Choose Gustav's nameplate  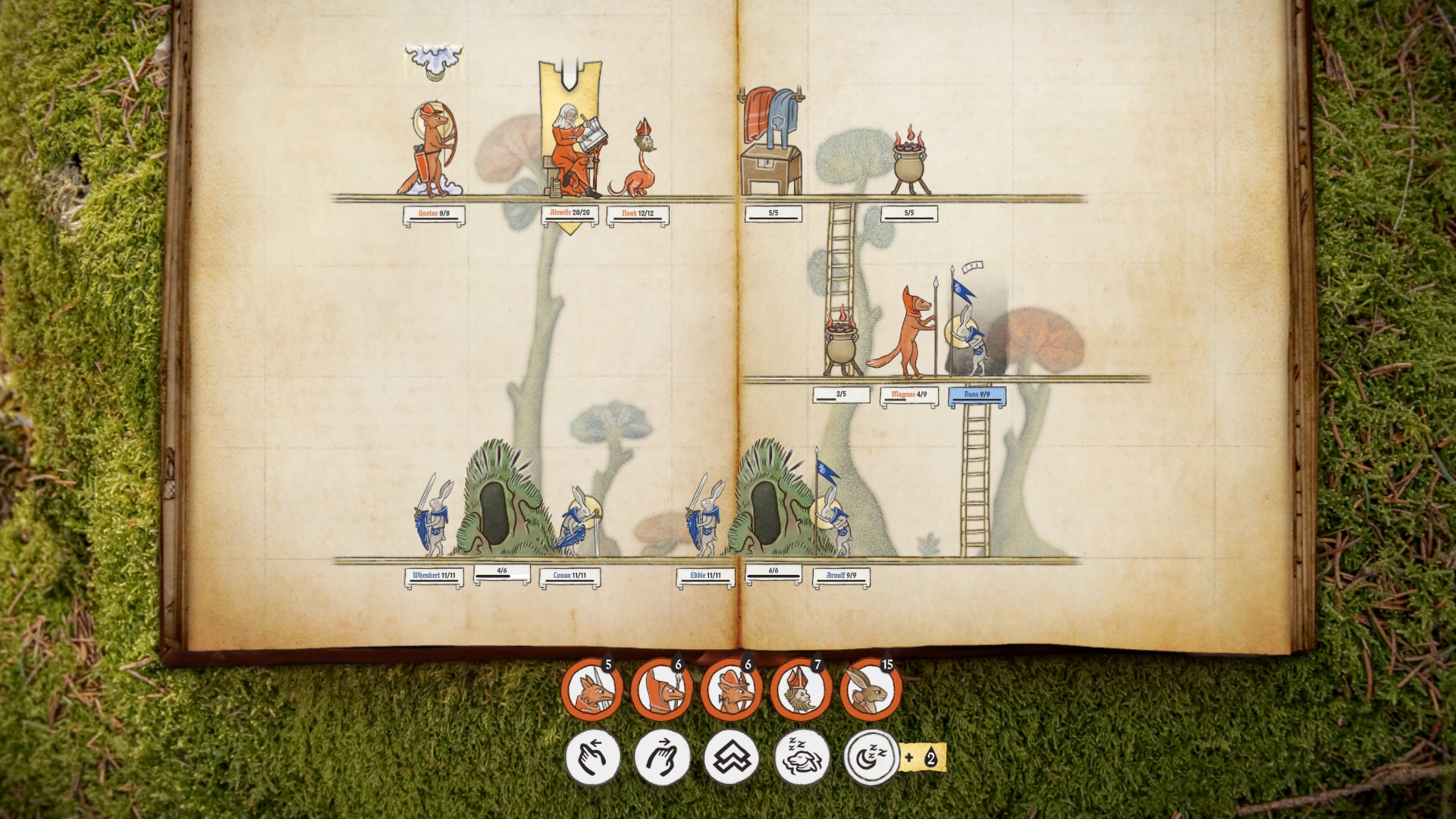coord(434,214)
